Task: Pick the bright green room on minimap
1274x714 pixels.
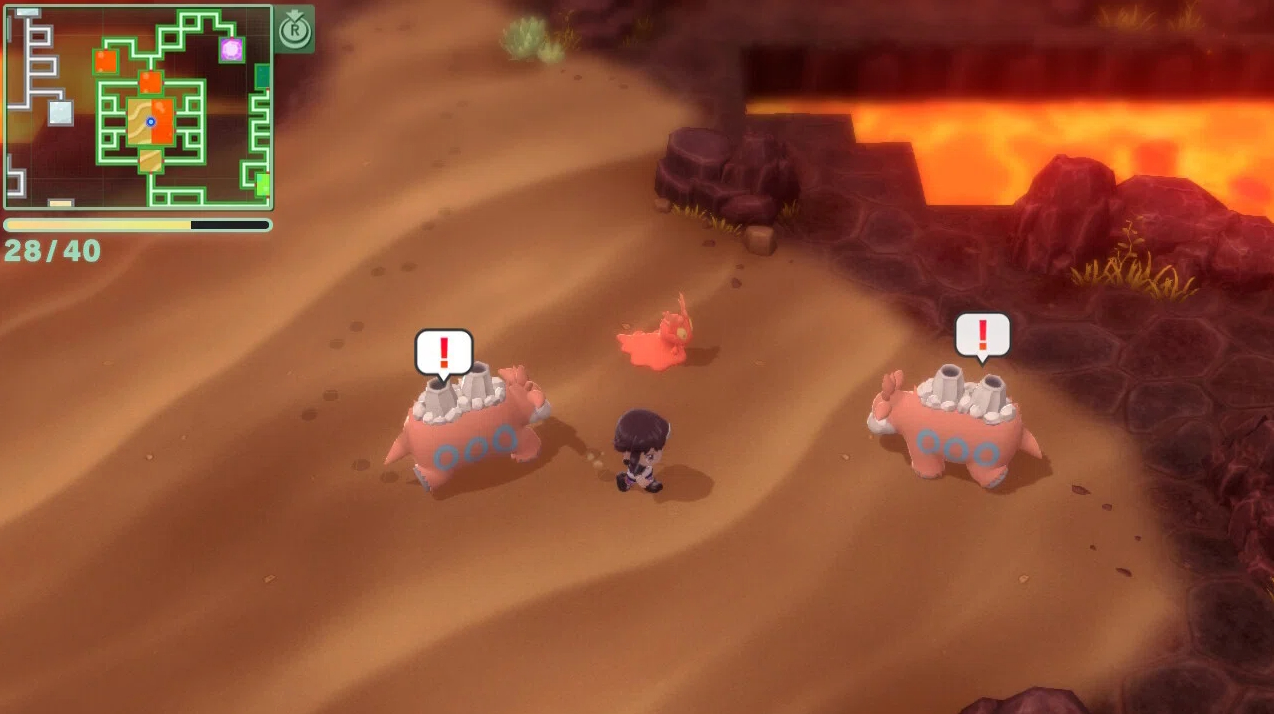Action: (263, 185)
